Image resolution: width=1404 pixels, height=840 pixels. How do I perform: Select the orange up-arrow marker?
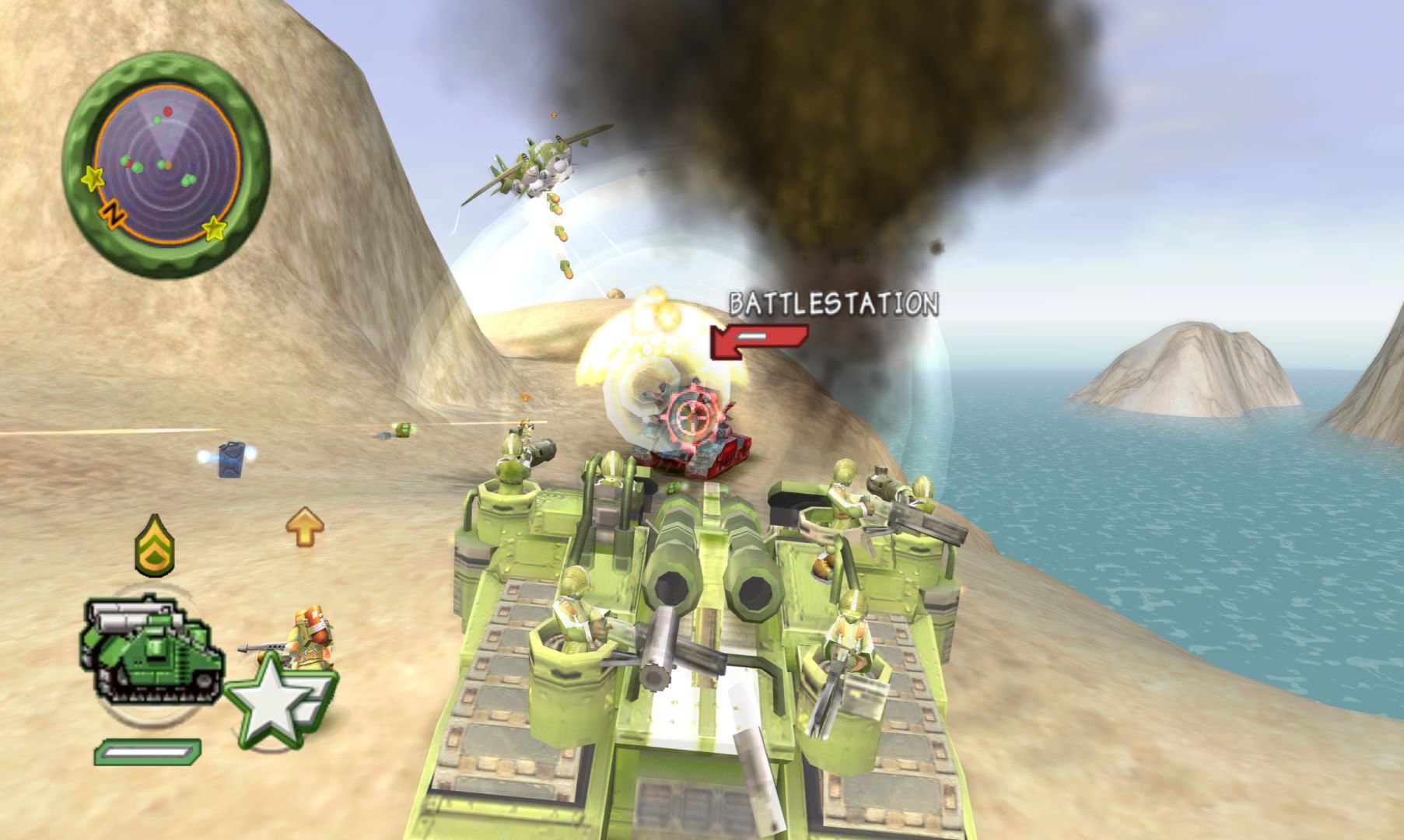(304, 527)
